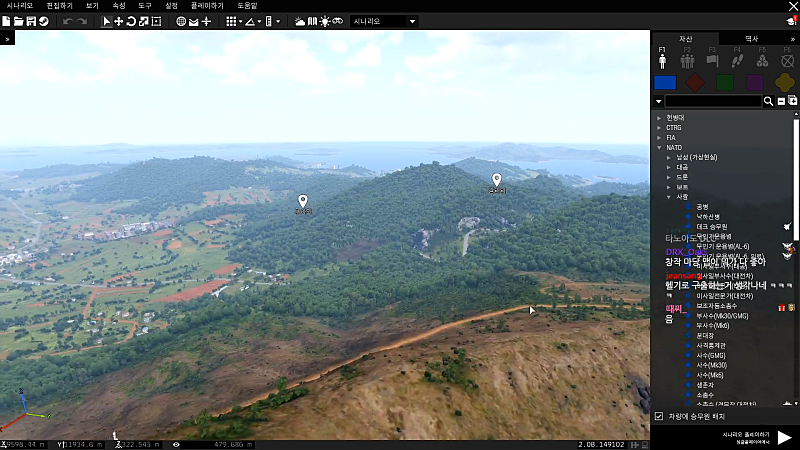Screen dimensions: 800x450
Task: Click the asset search text field
Action: [713, 101]
